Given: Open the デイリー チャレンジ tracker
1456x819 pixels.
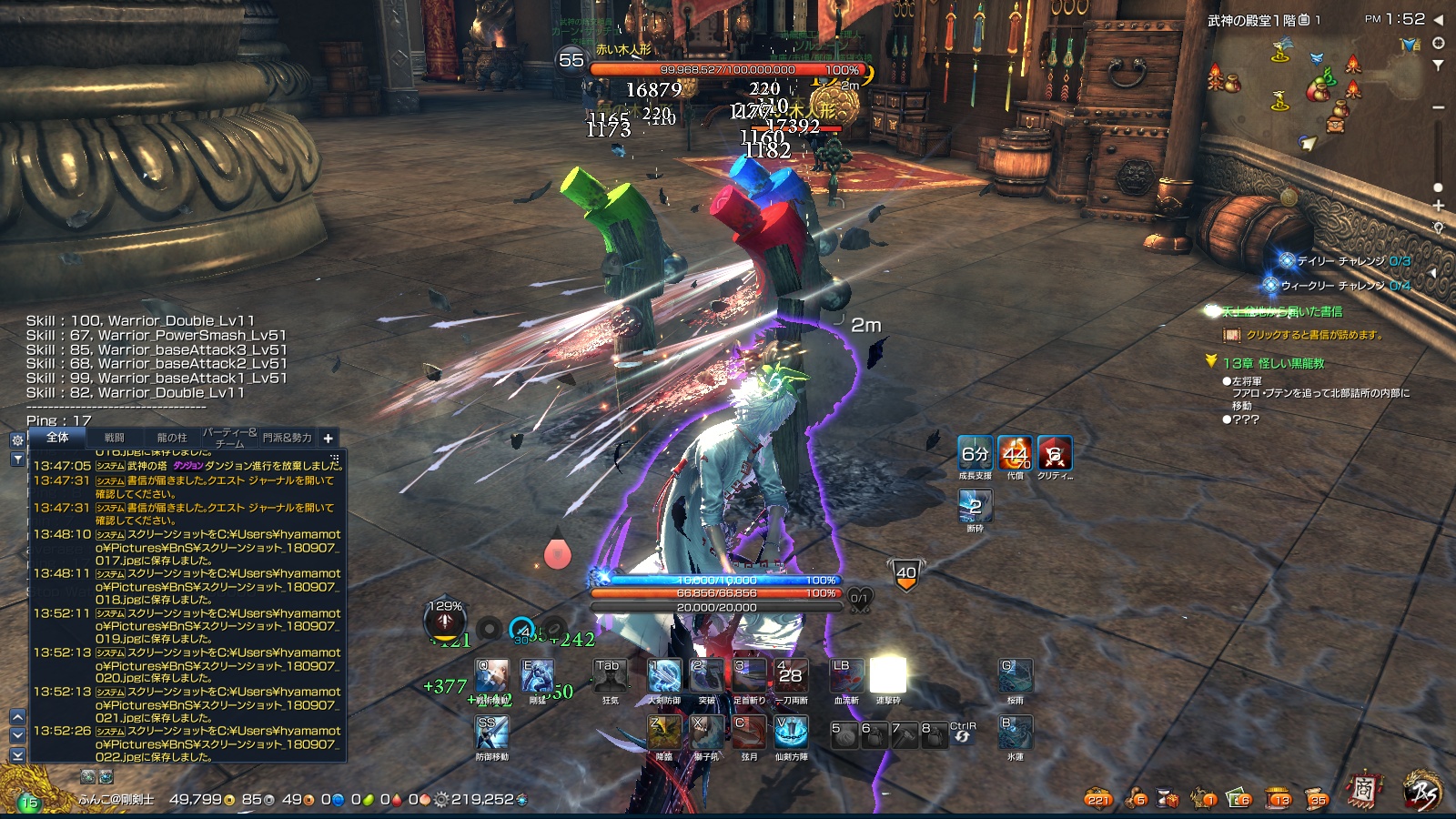Looking at the screenshot, I should (x=1342, y=261).
